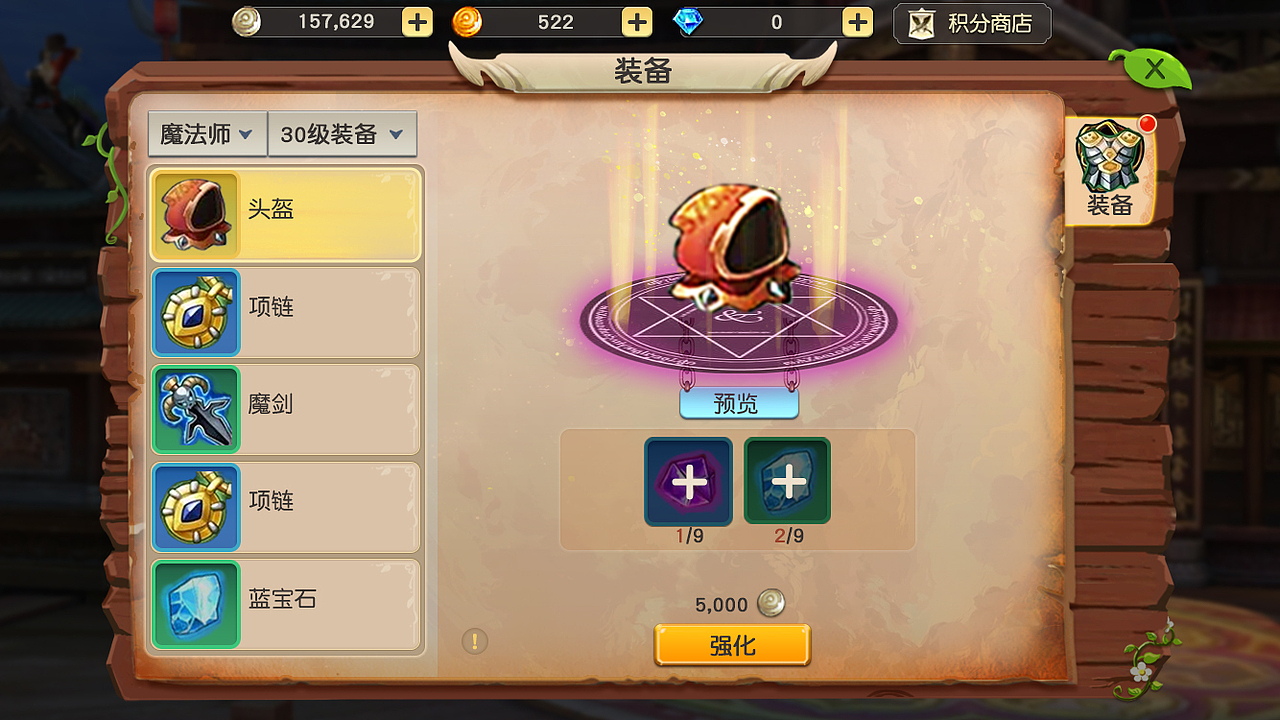
Task: Click the purple gem enhancement slot
Action: [687, 481]
